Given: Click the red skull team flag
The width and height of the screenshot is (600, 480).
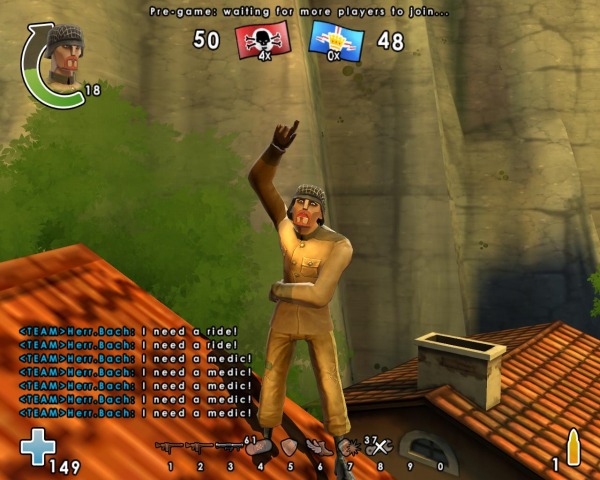Looking at the screenshot, I should [263, 40].
